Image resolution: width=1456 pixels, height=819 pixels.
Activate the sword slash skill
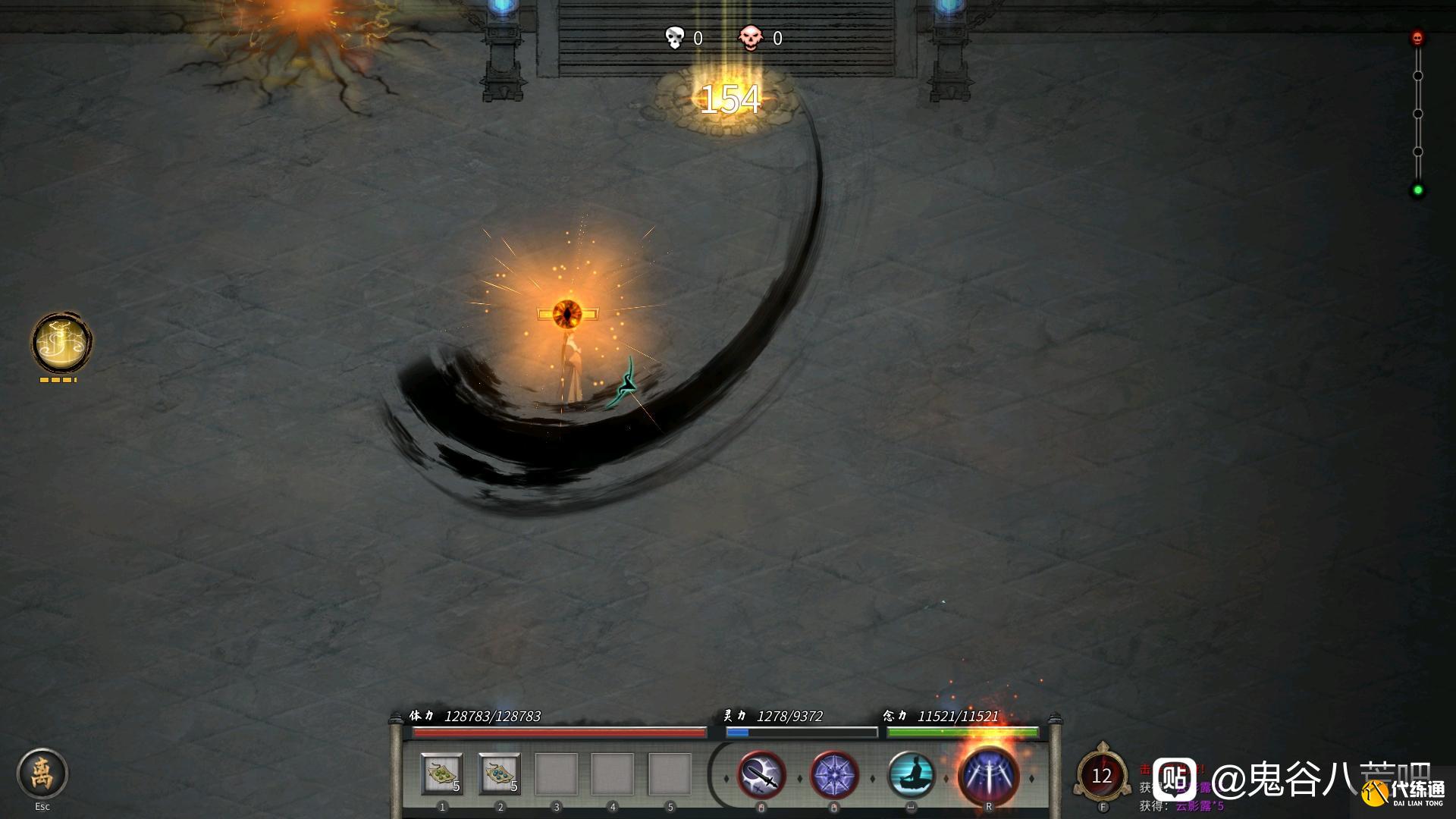(761, 776)
